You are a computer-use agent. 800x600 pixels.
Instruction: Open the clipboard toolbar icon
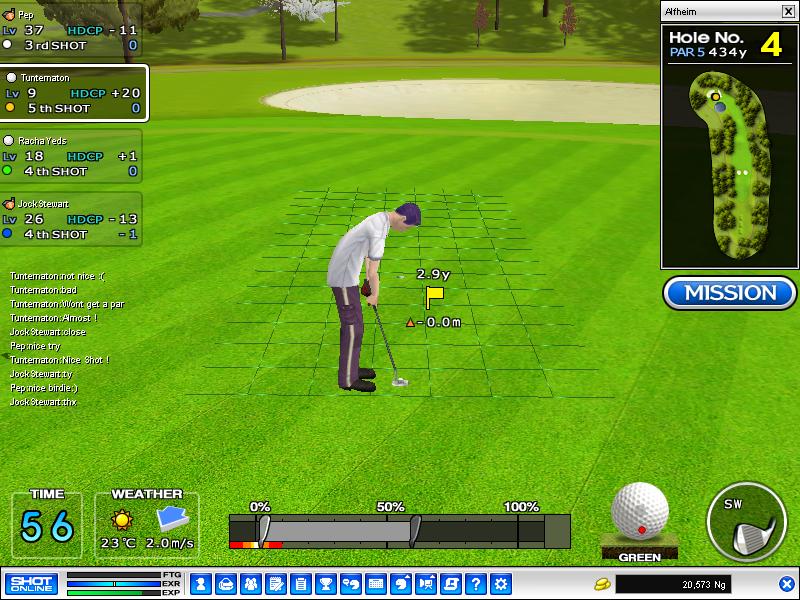click(x=300, y=583)
